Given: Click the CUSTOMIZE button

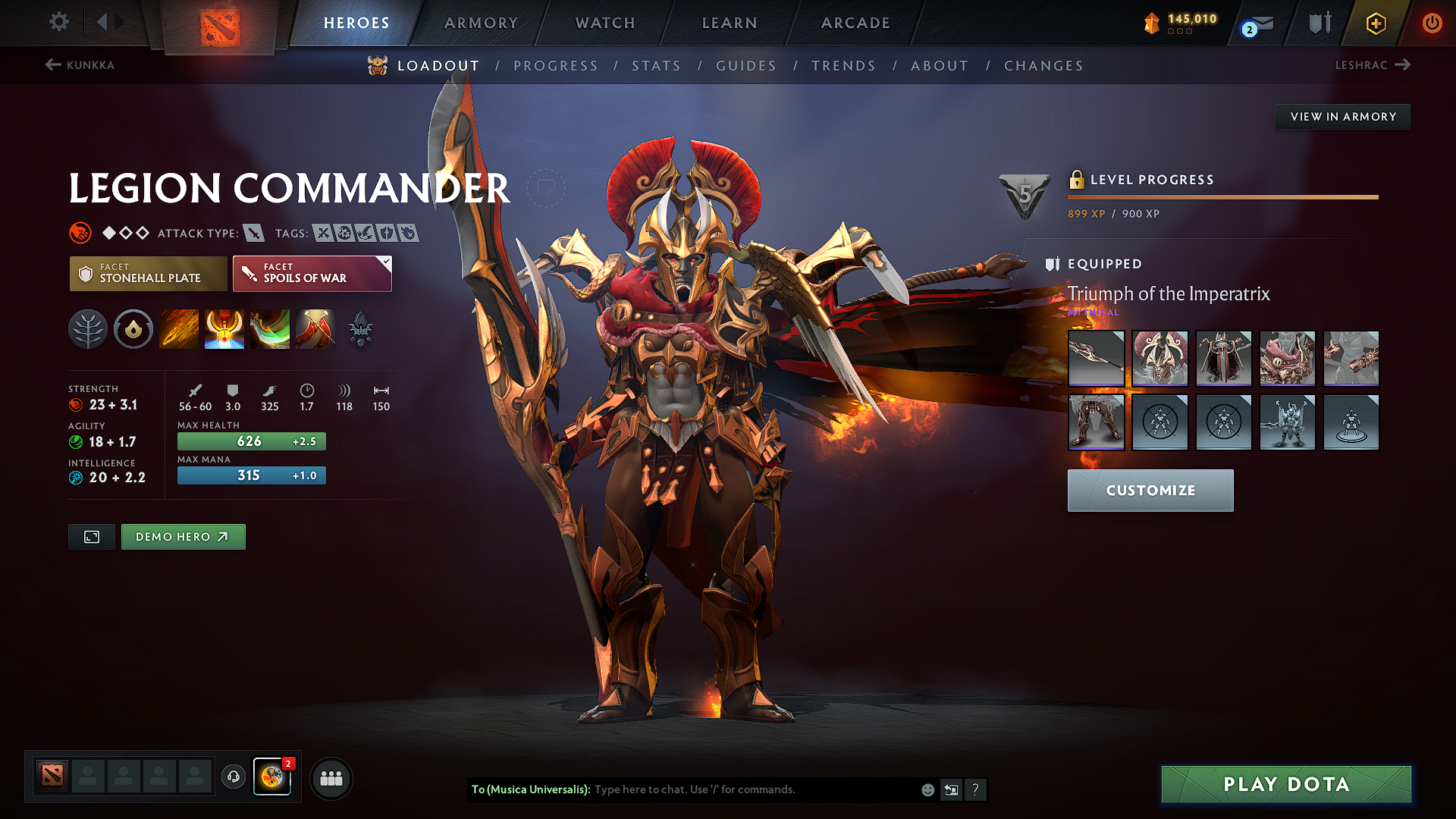Looking at the screenshot, I should (x=1150, y=491).
